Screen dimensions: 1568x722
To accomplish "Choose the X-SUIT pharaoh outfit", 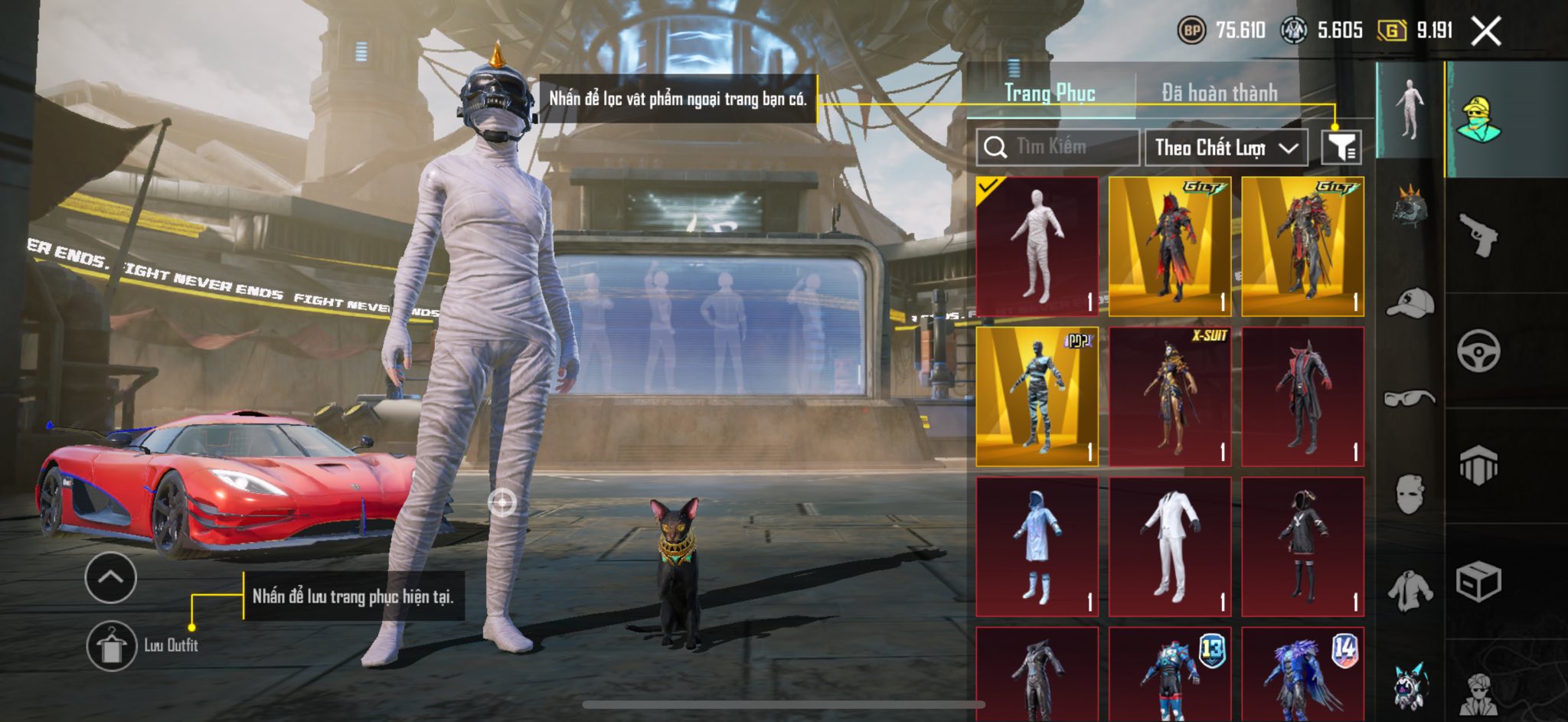I will [x=1170, y=397].
